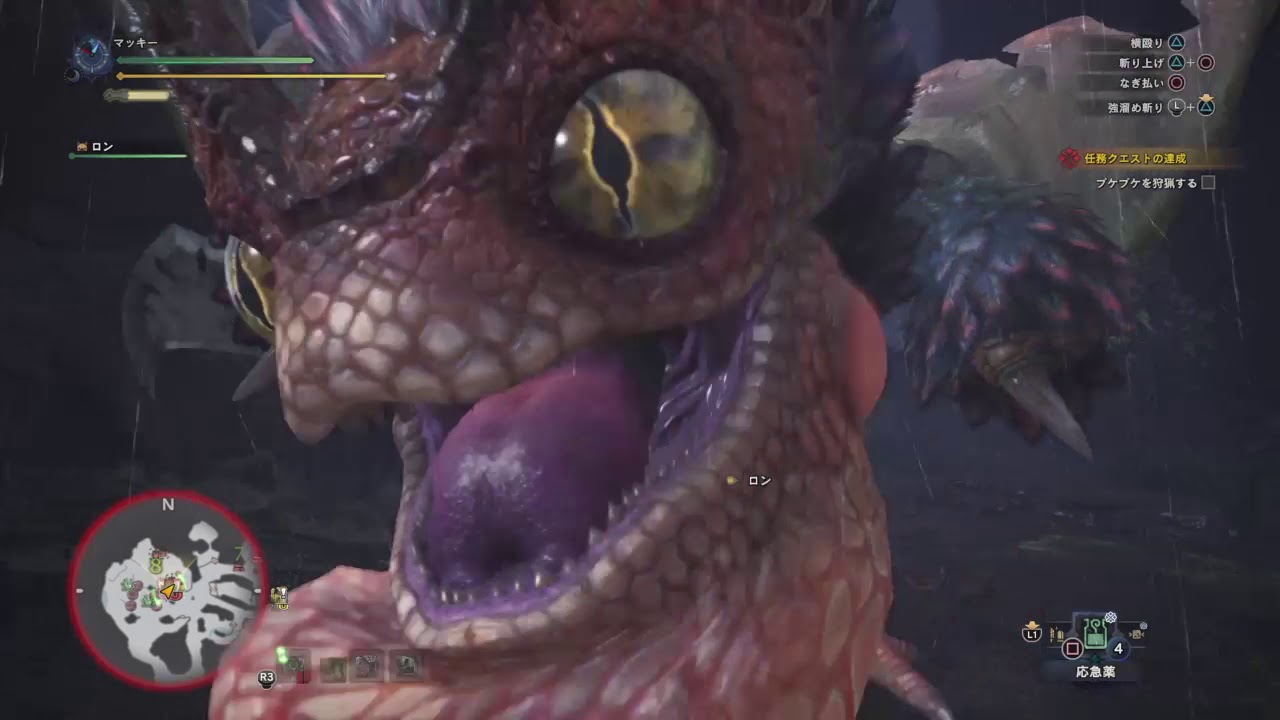The height and width of the screenshot is (720, 1280).
Task: Click the マッキー player name label
Action: pos(134,42)
